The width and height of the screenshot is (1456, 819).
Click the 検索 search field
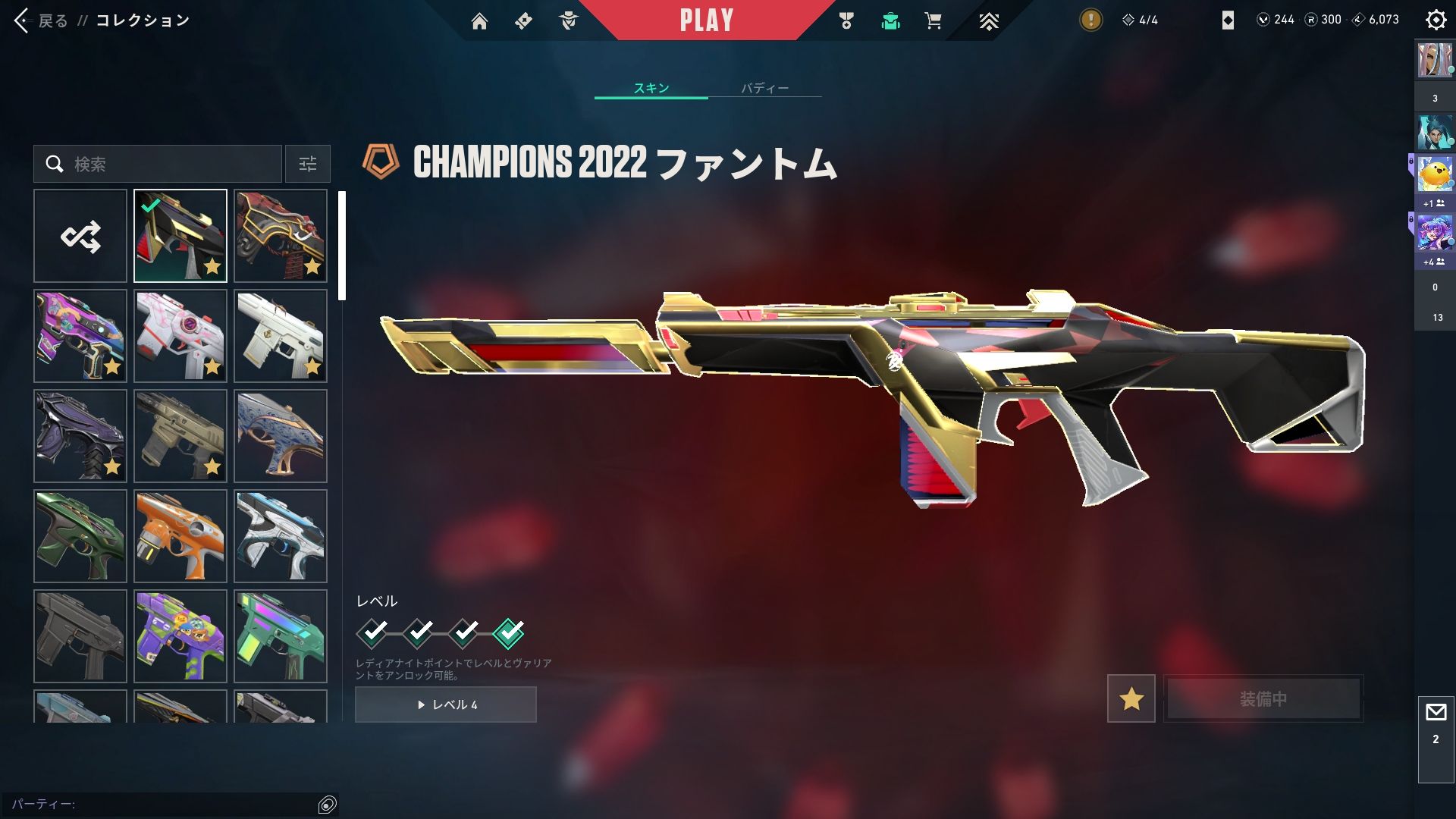(158, 164)
